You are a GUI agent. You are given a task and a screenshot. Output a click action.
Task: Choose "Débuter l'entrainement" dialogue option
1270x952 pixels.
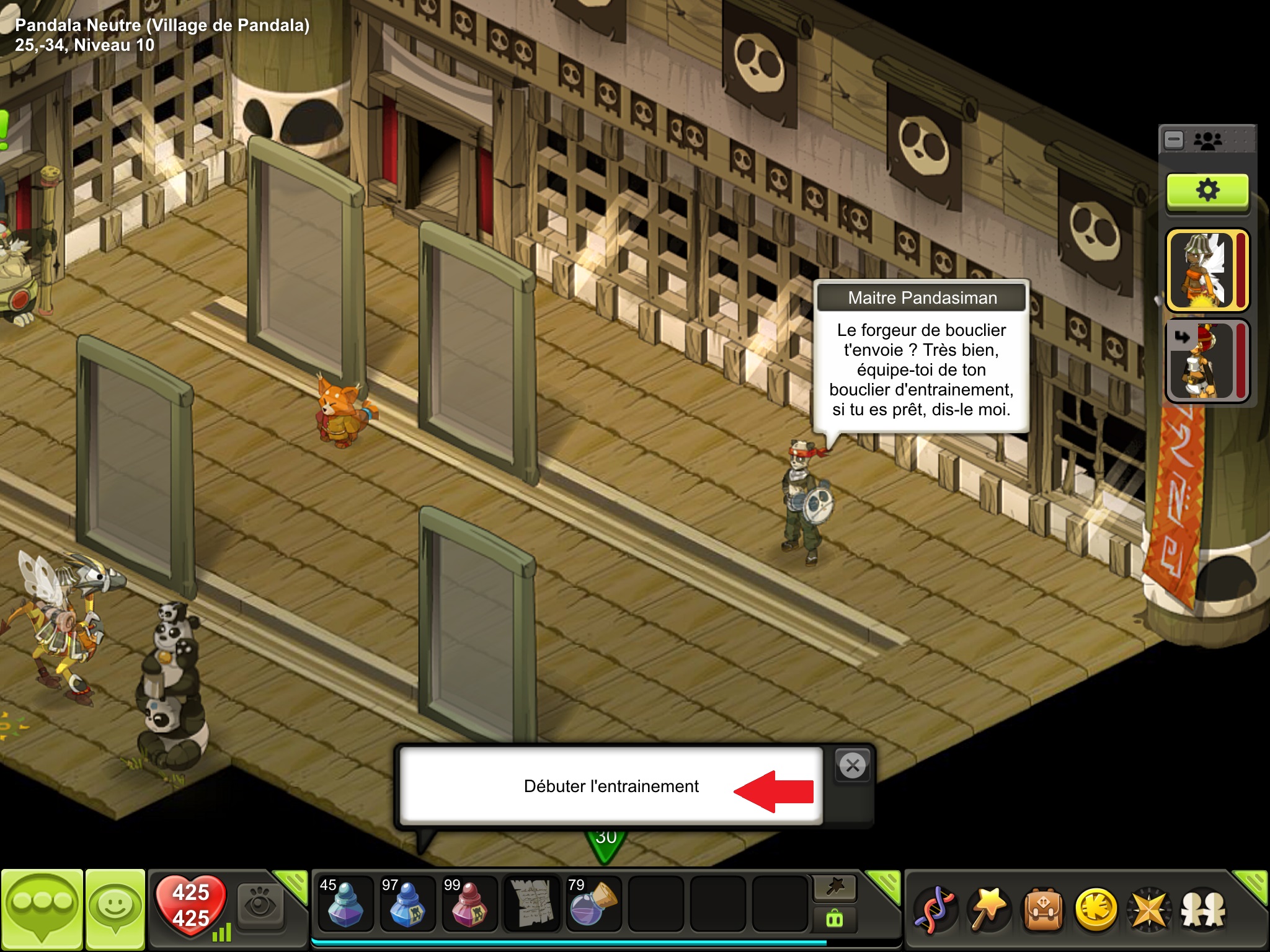click(x=611, y=786)
